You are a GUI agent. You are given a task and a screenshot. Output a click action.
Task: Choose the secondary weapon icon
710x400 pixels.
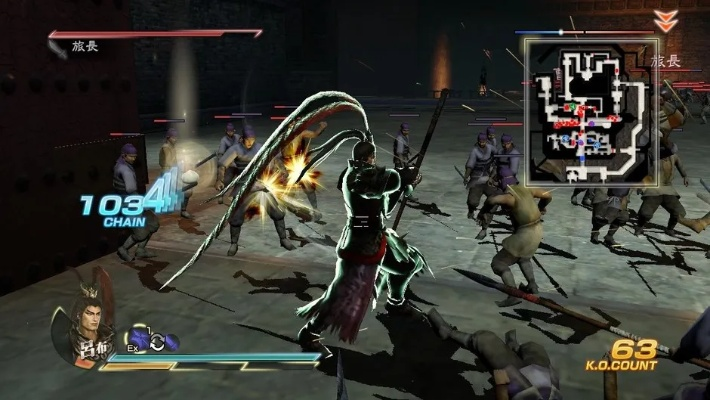(169, 342)
